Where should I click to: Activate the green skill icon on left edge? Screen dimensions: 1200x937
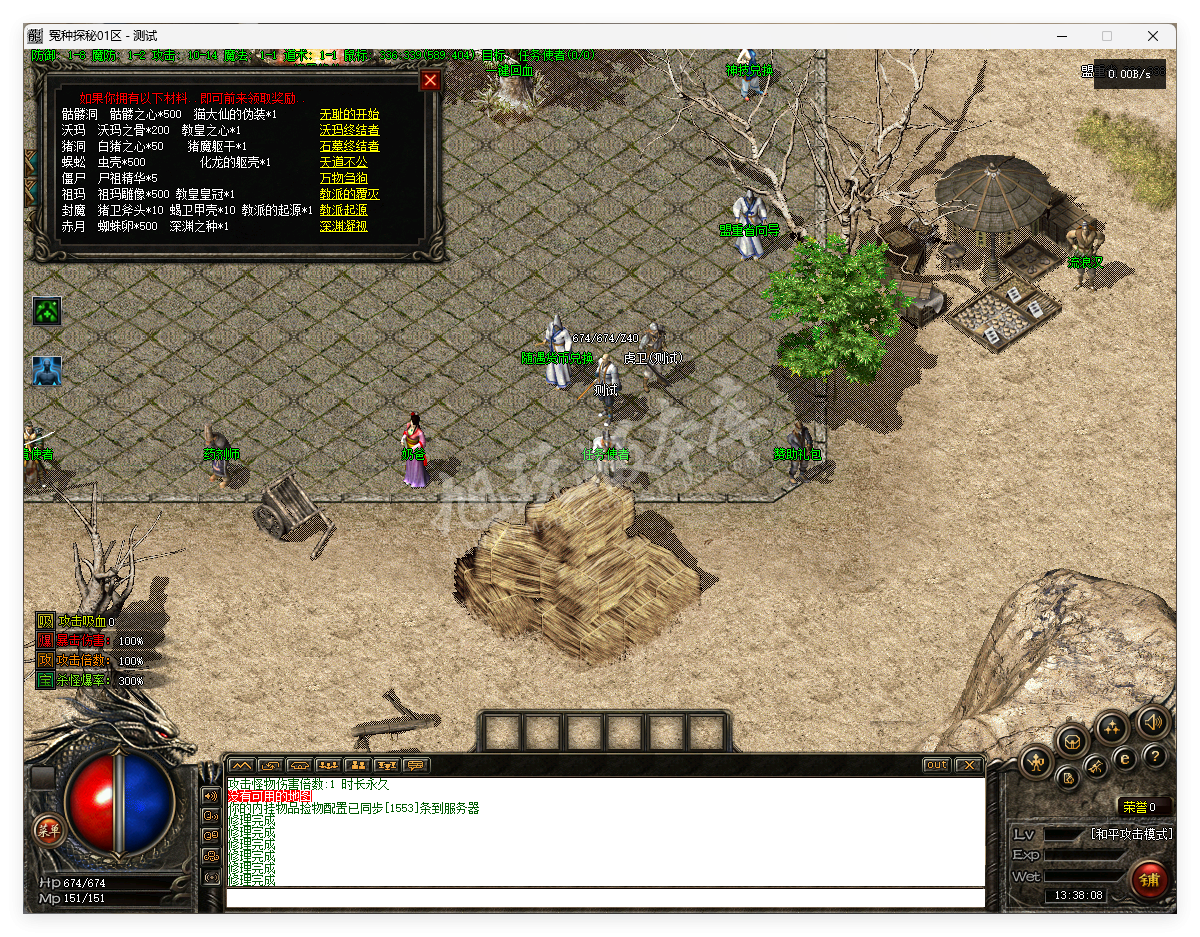47,311
